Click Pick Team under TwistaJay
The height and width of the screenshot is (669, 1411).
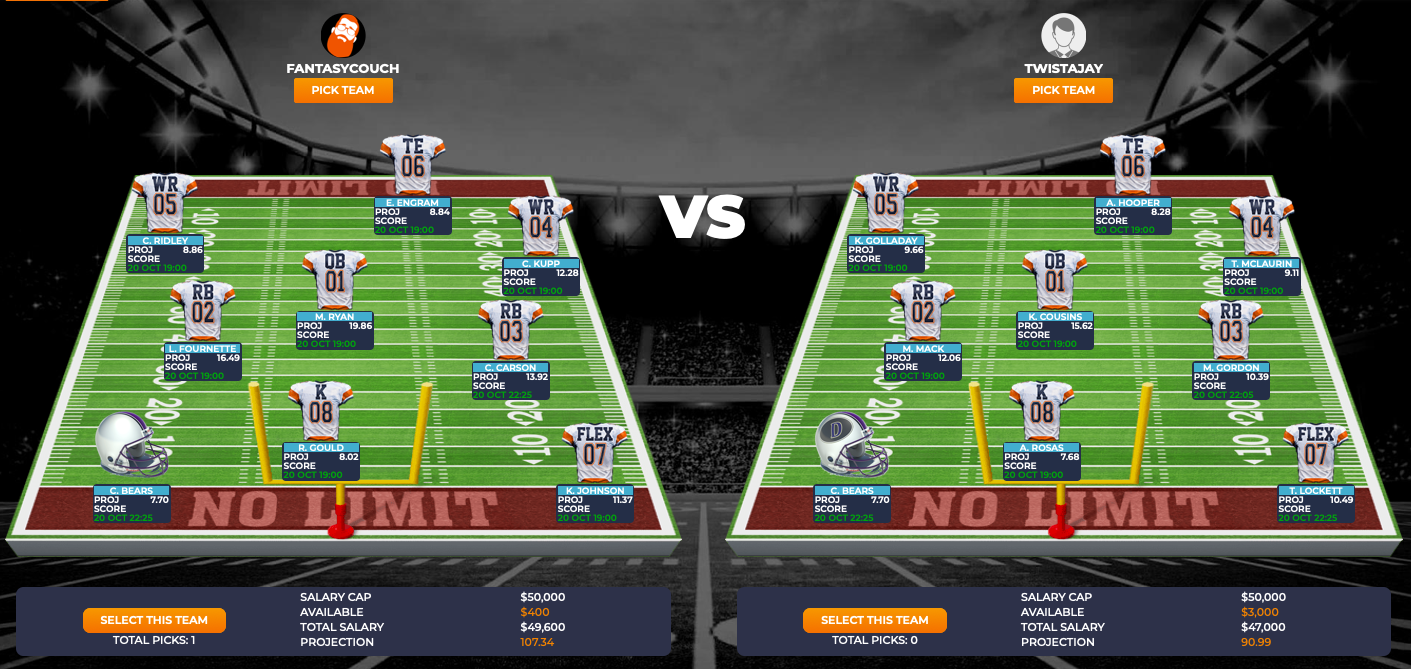(1063, 90)
